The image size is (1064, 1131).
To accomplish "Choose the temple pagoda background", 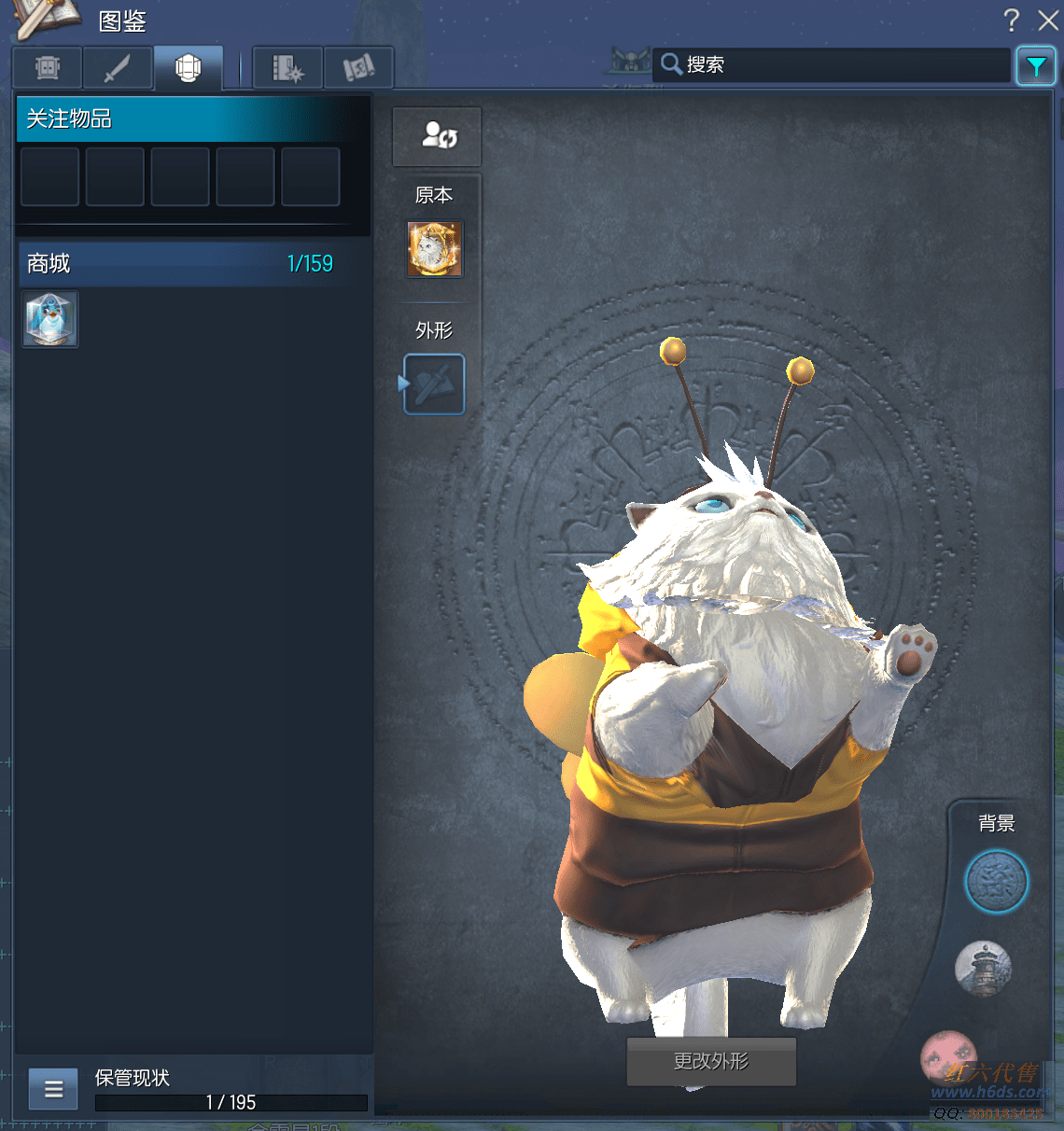I will click(983, 968).
